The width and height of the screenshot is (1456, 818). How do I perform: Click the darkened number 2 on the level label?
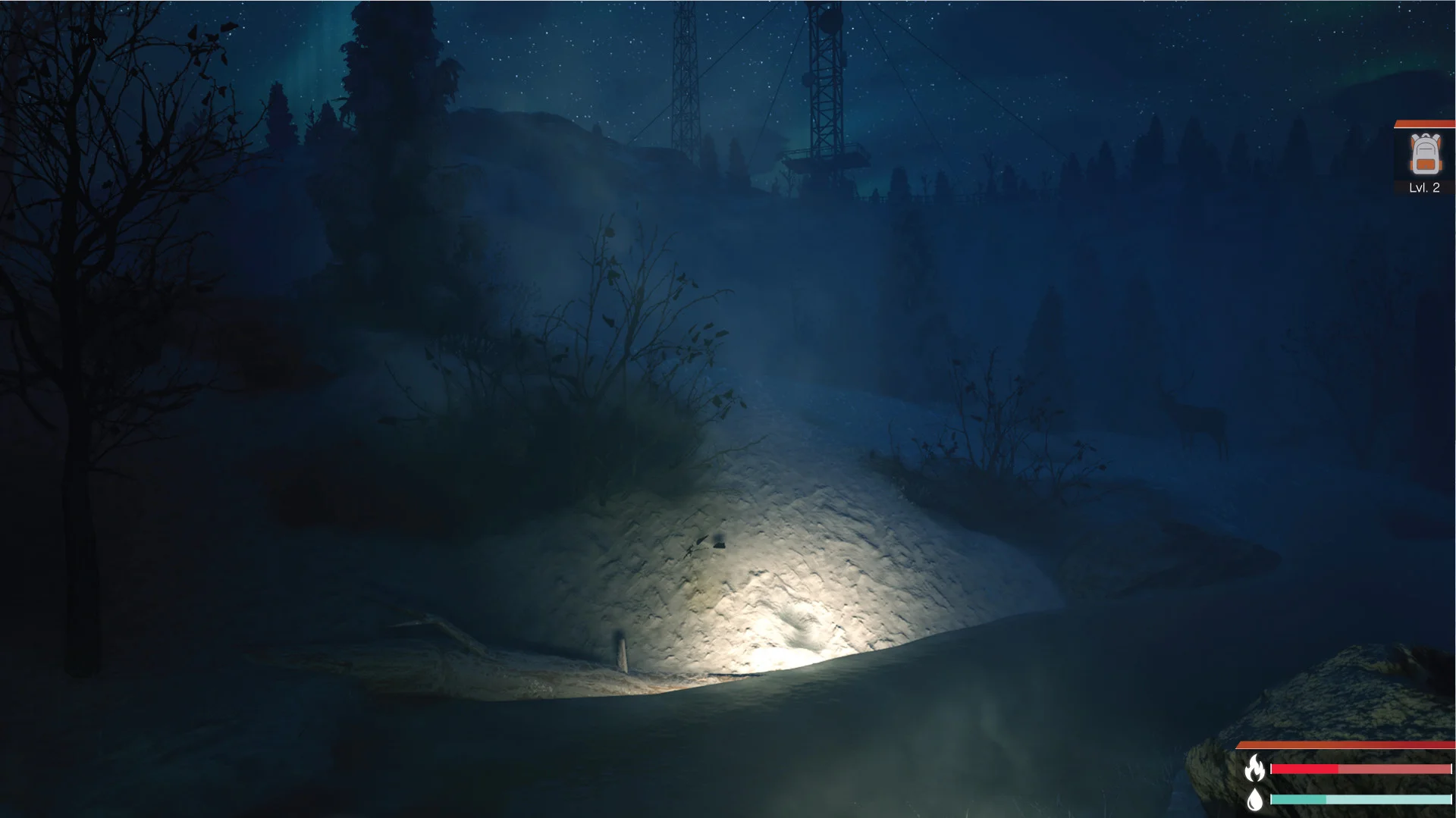[1437, 188]
